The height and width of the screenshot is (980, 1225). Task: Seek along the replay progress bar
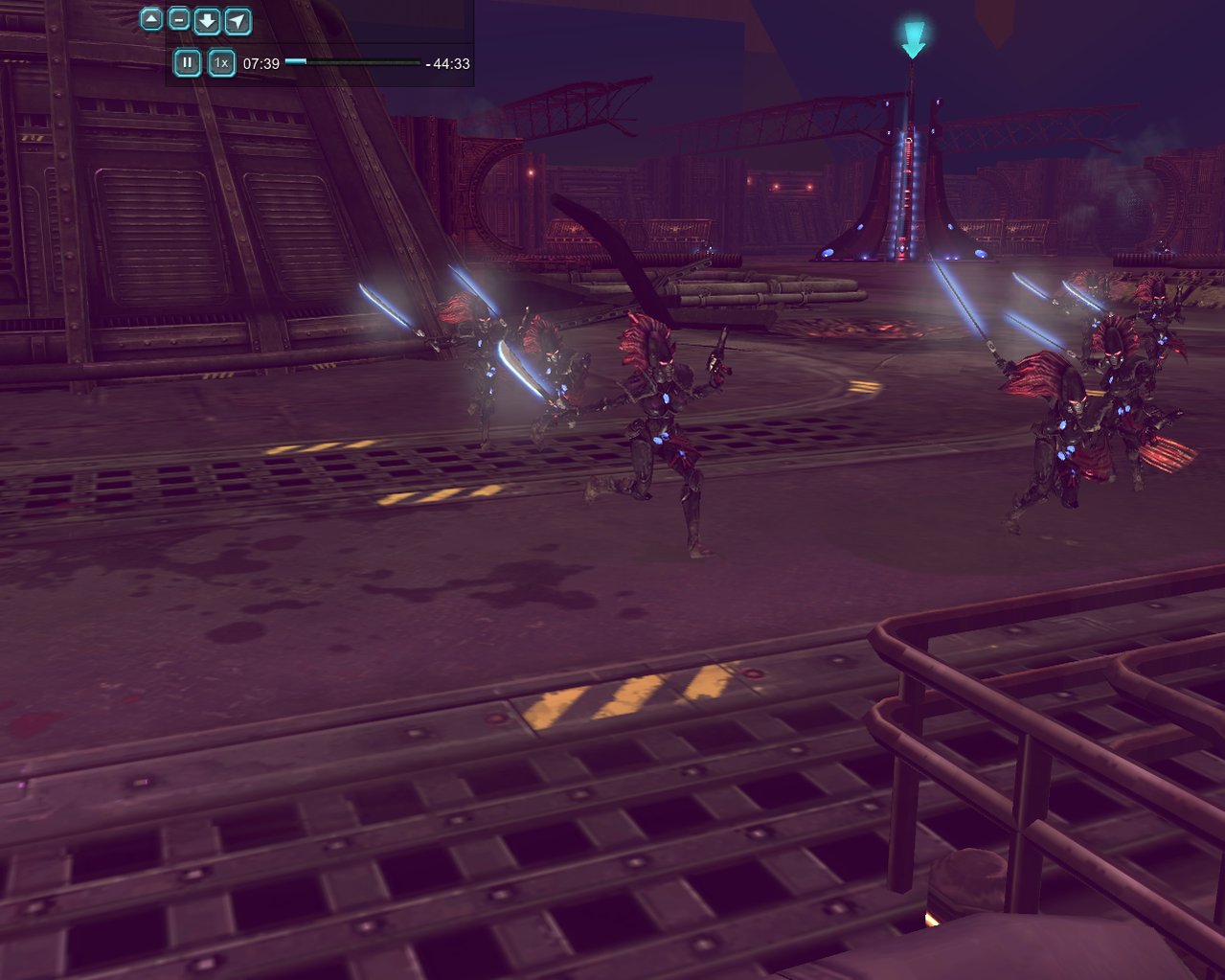point(352,62)
